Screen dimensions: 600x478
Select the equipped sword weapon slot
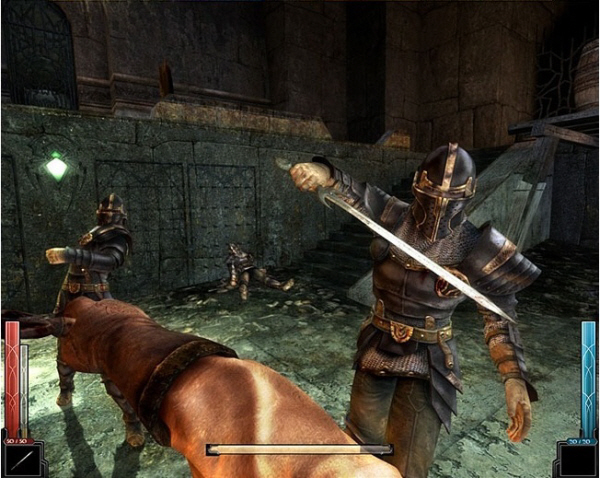coord(19,461)
